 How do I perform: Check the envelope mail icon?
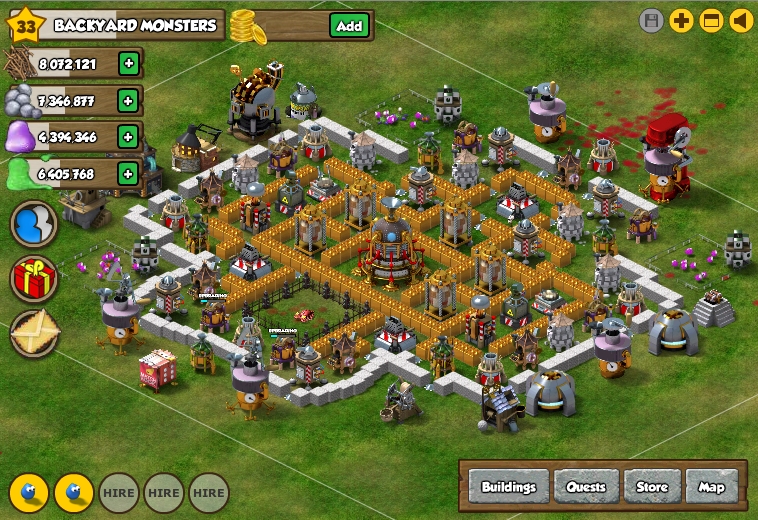pos(34,332)
